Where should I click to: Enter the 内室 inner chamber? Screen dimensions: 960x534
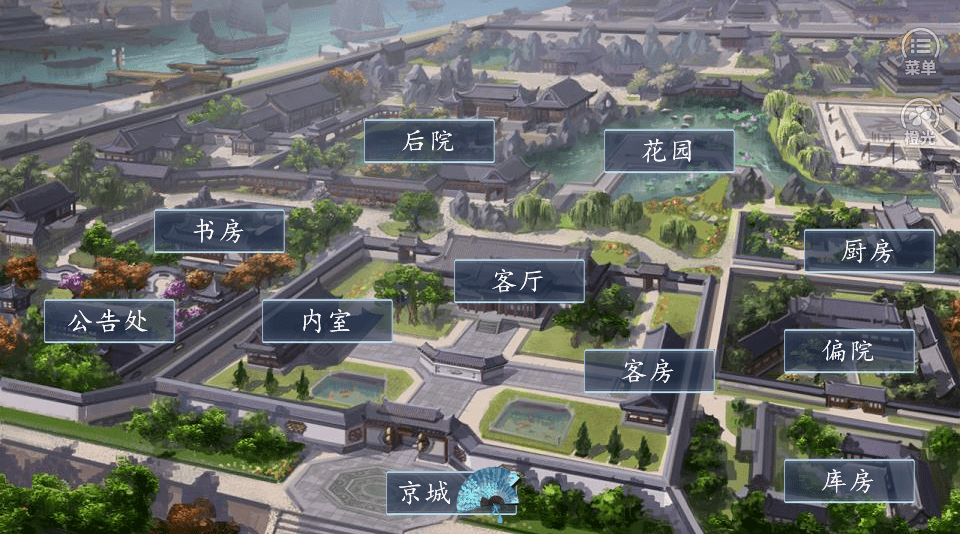[327, 322]
